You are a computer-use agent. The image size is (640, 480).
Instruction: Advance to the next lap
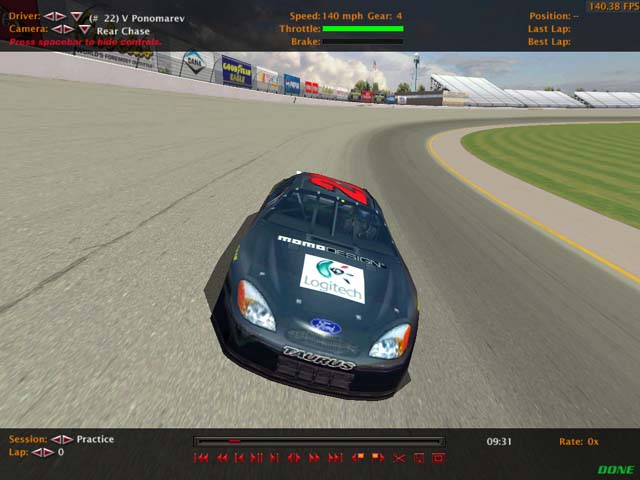tap(49, 453)
